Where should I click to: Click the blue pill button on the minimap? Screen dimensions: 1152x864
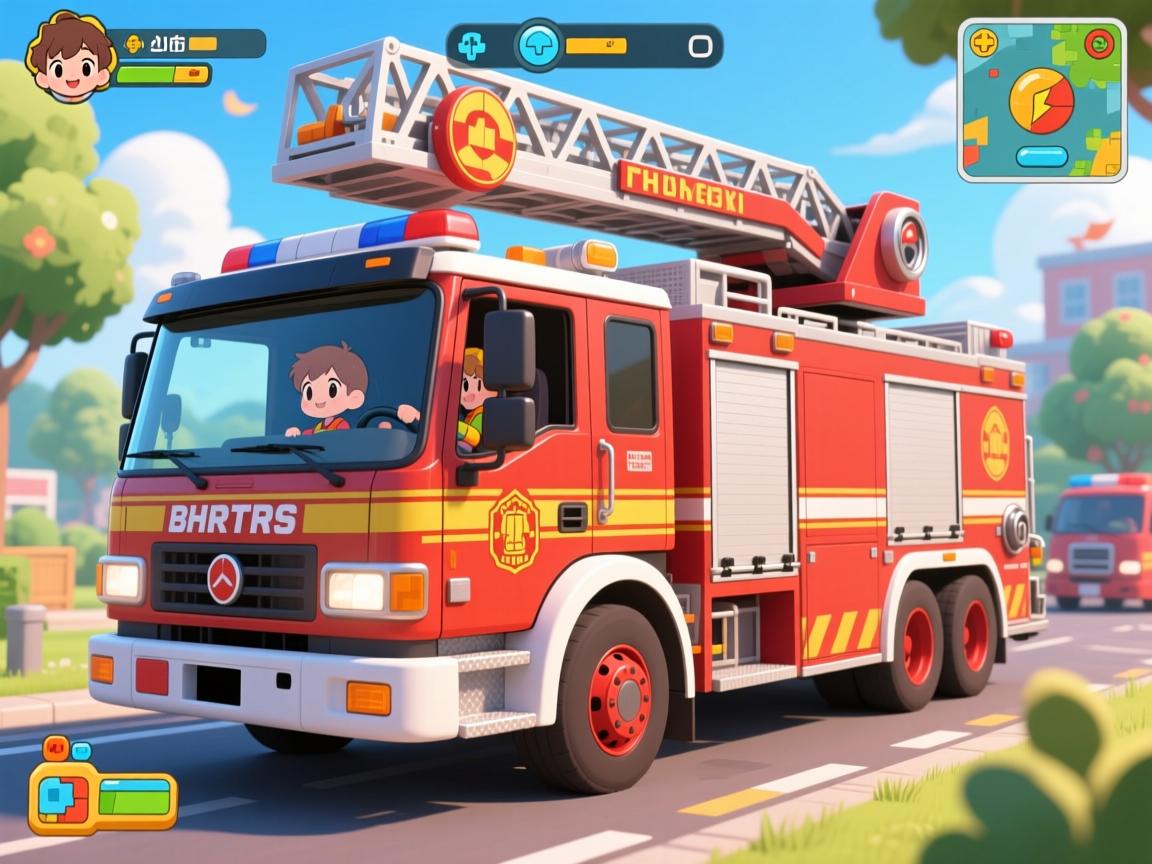[1043, 156]
